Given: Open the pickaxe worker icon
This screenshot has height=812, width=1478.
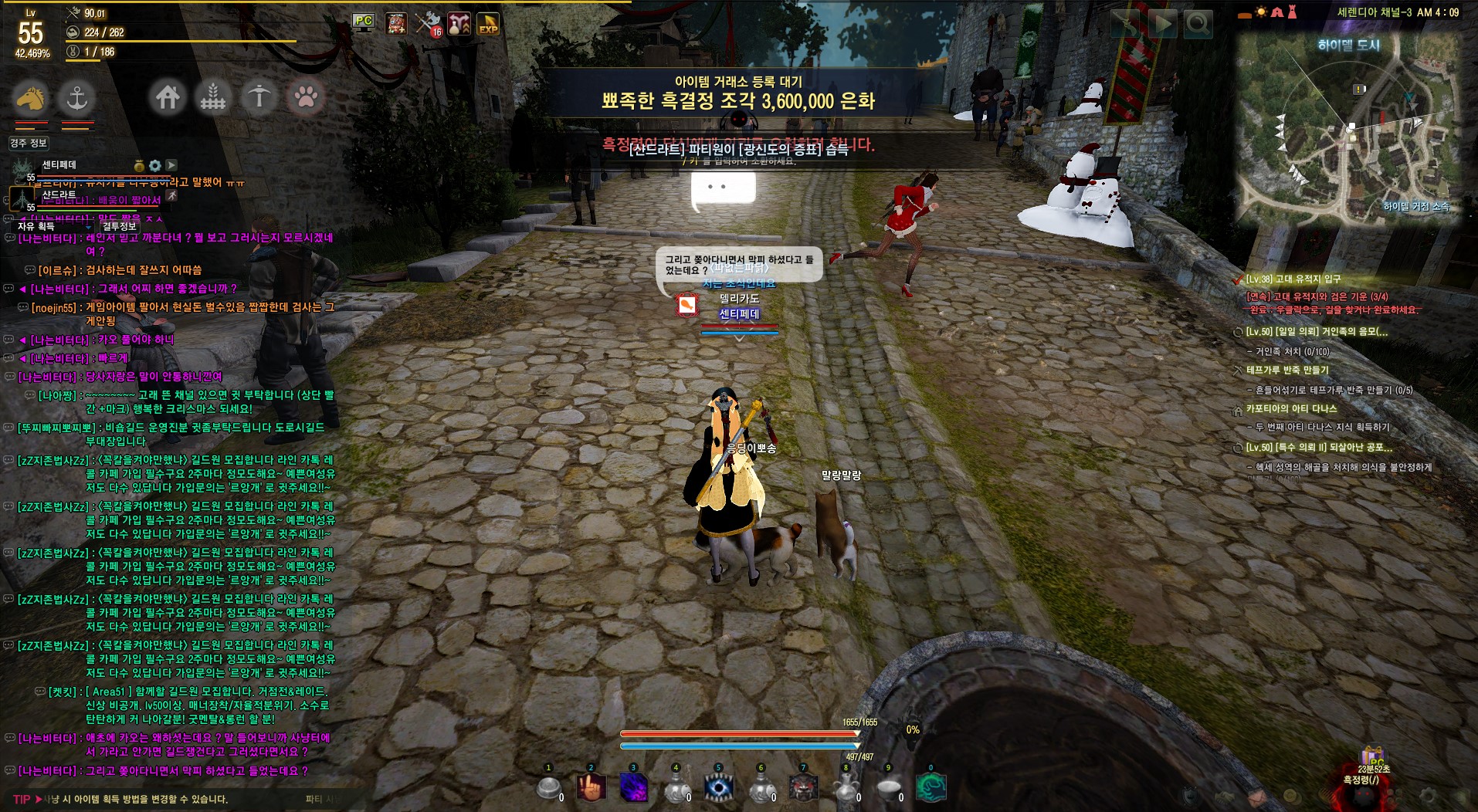Looking at the screenshot, I should (x=259, y=97).
